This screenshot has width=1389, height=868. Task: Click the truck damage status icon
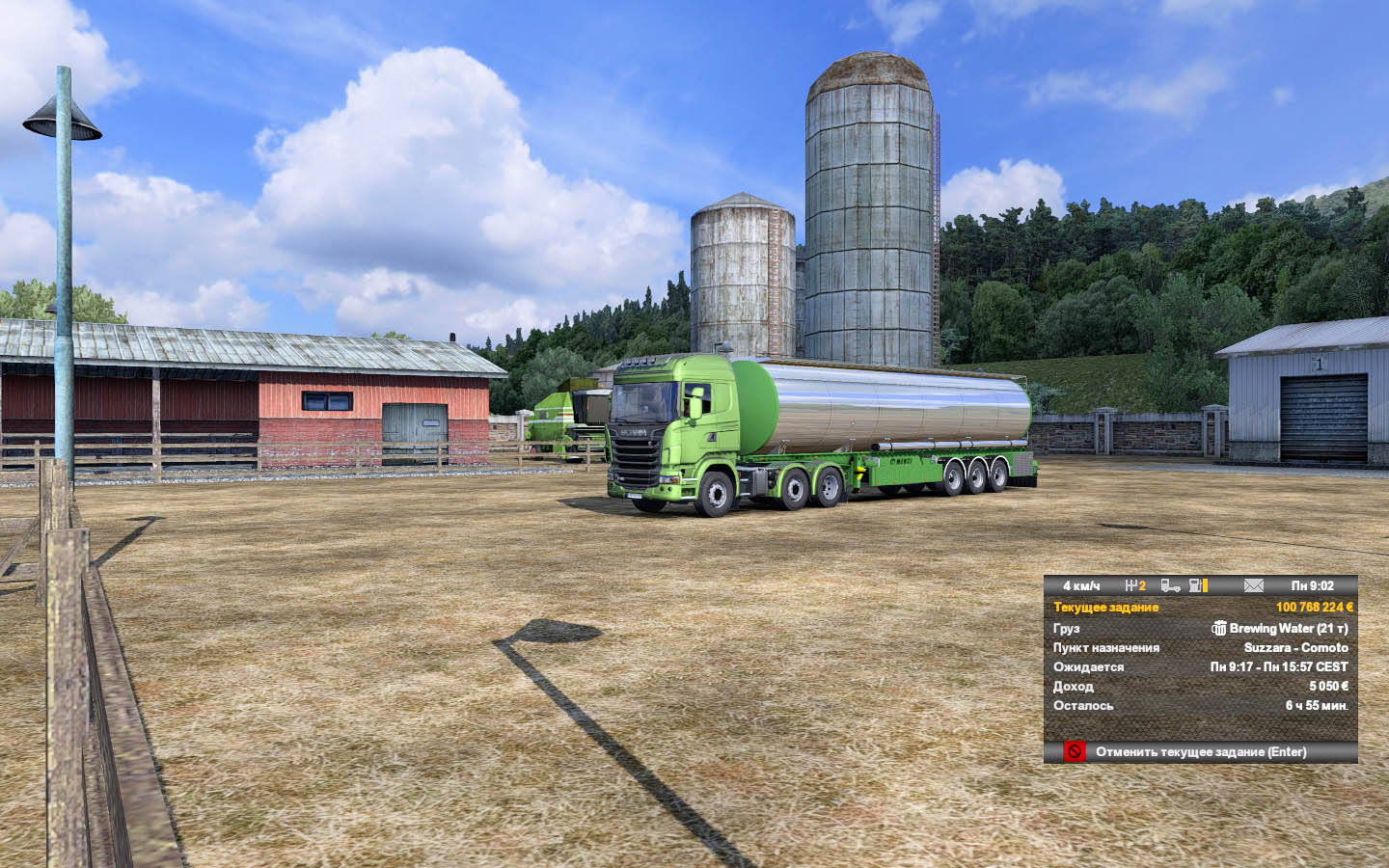point(1170,585)
